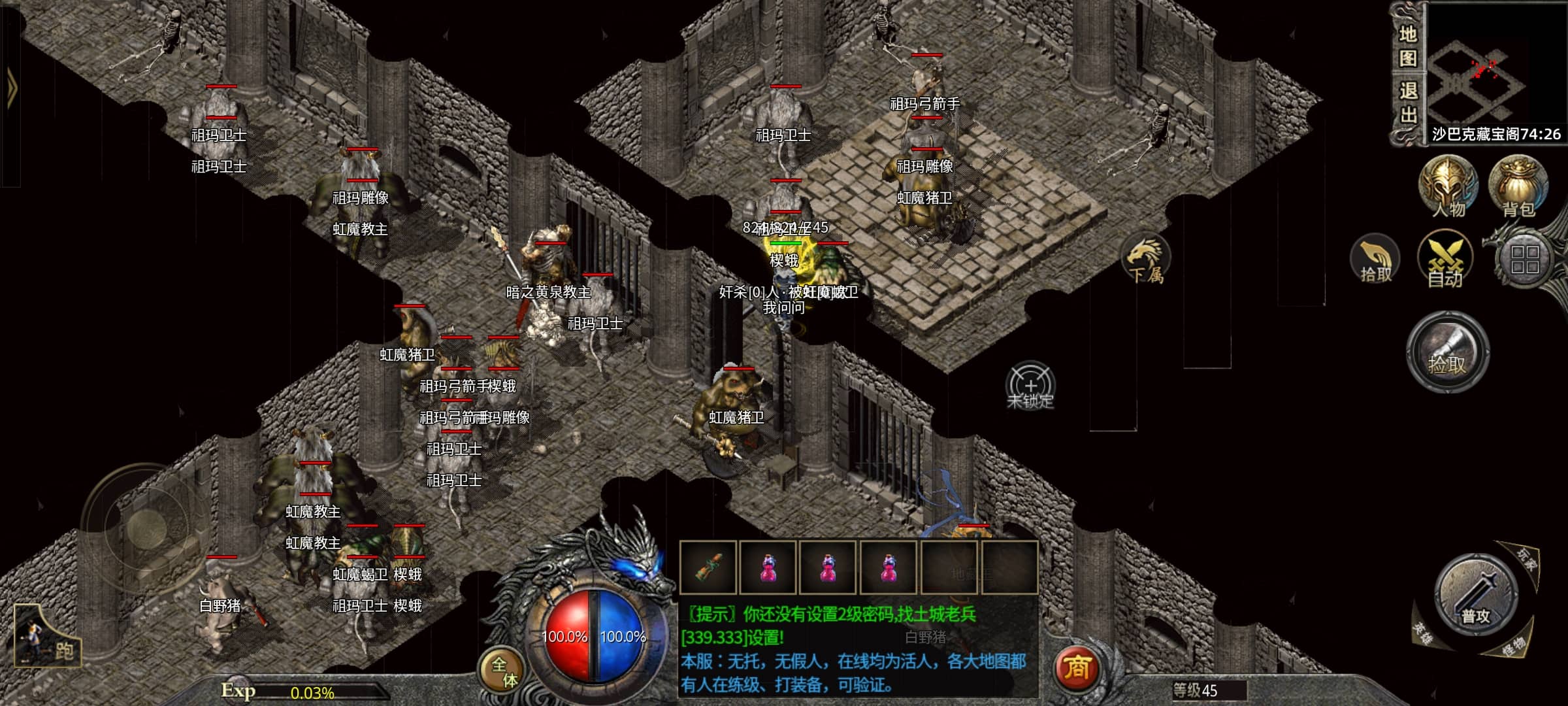Tap the 退出 exit button

pos(1407,103)
